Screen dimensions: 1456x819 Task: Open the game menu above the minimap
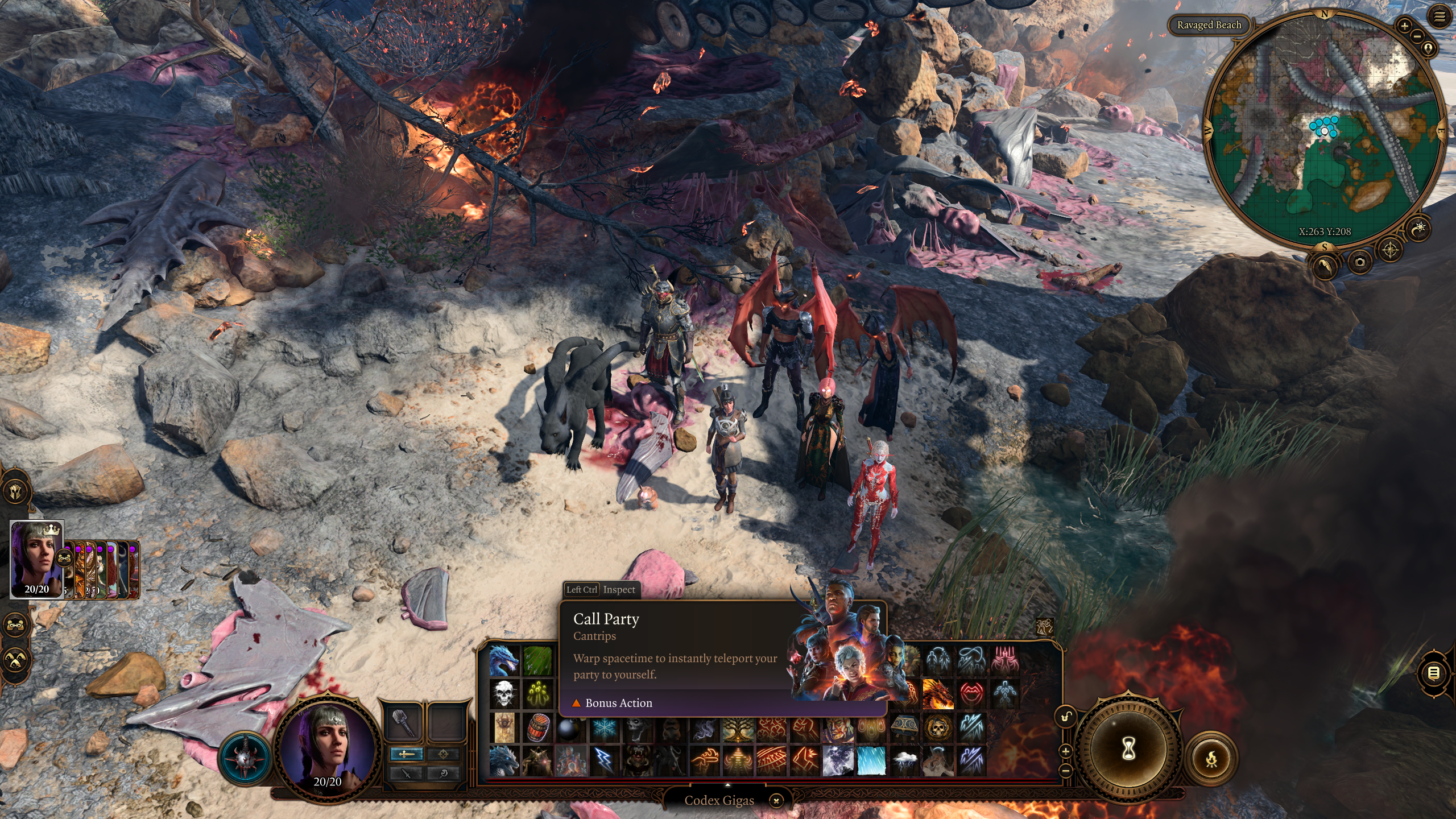[1440, 17]
